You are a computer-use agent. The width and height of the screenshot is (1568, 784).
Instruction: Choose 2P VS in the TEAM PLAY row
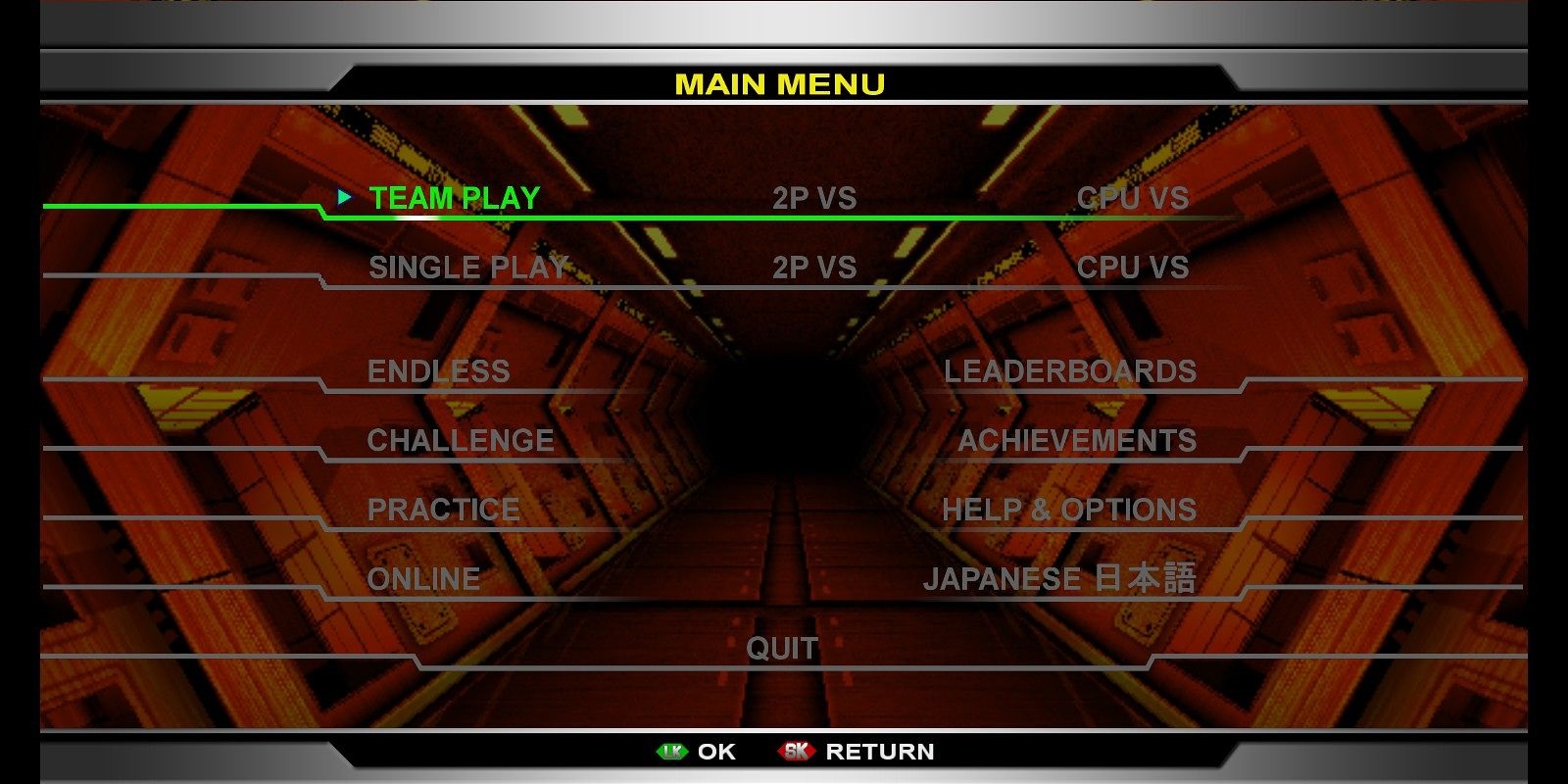(x=815, y=198)
